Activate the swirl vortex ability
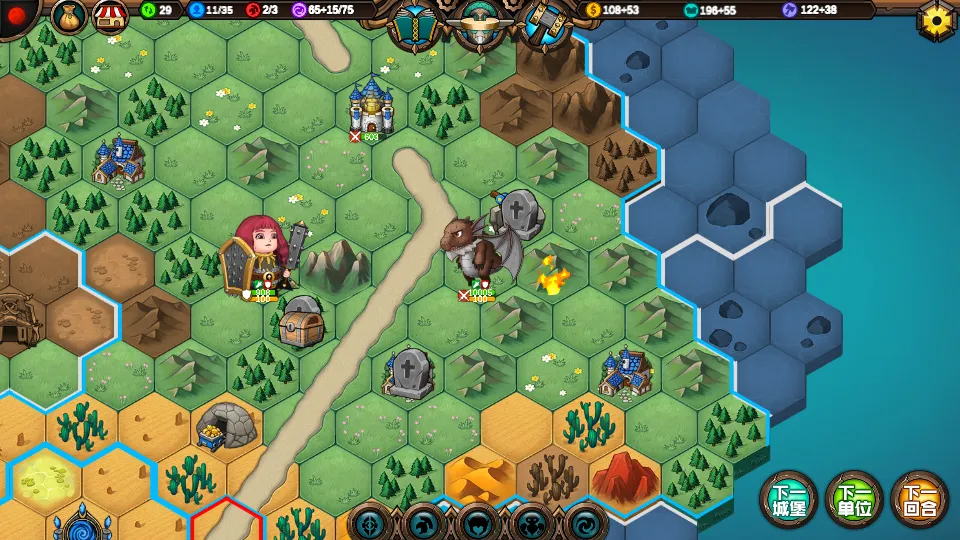The height and width of the screenshot is (540, 960). pyautogui.click(x=585, y=523)
